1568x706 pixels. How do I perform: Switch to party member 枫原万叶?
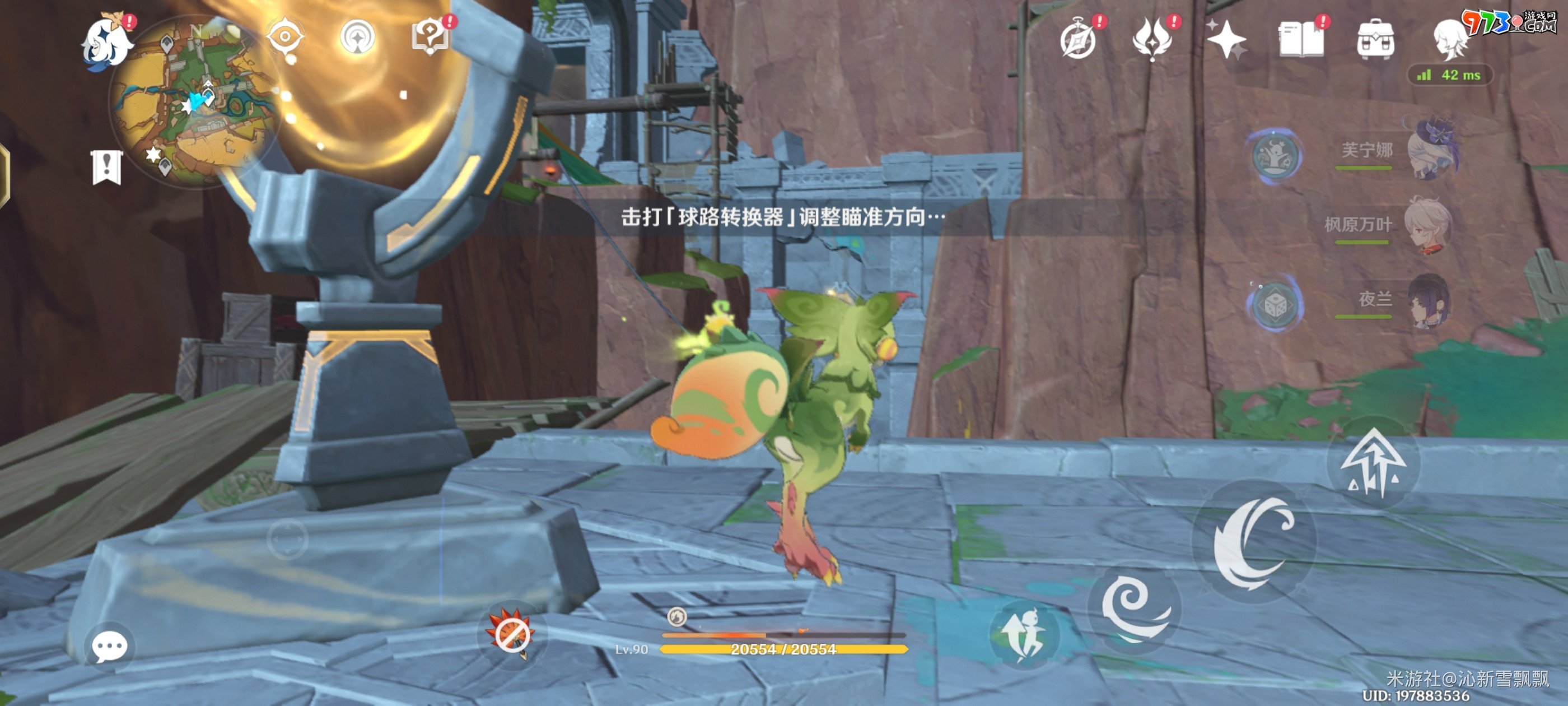tap(1427, 225)
